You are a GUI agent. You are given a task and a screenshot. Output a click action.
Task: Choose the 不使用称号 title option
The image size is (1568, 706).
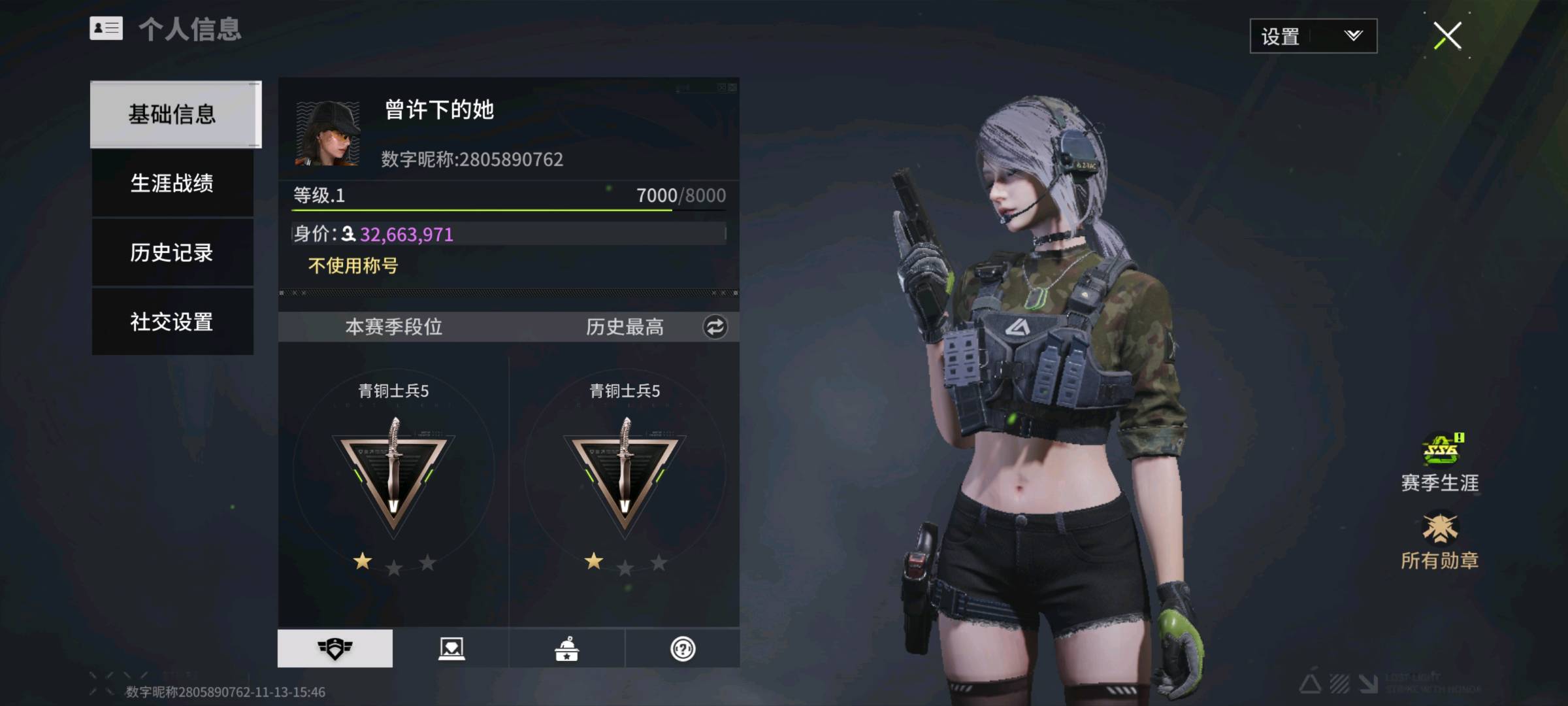(353, 265)
